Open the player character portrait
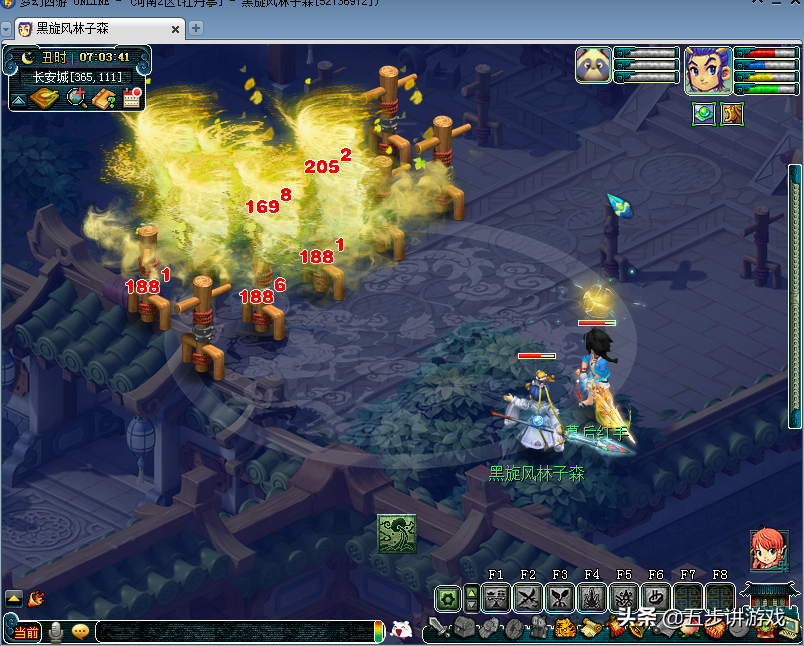The height and width of the screenshot is (646, 804). coord(707,70)
